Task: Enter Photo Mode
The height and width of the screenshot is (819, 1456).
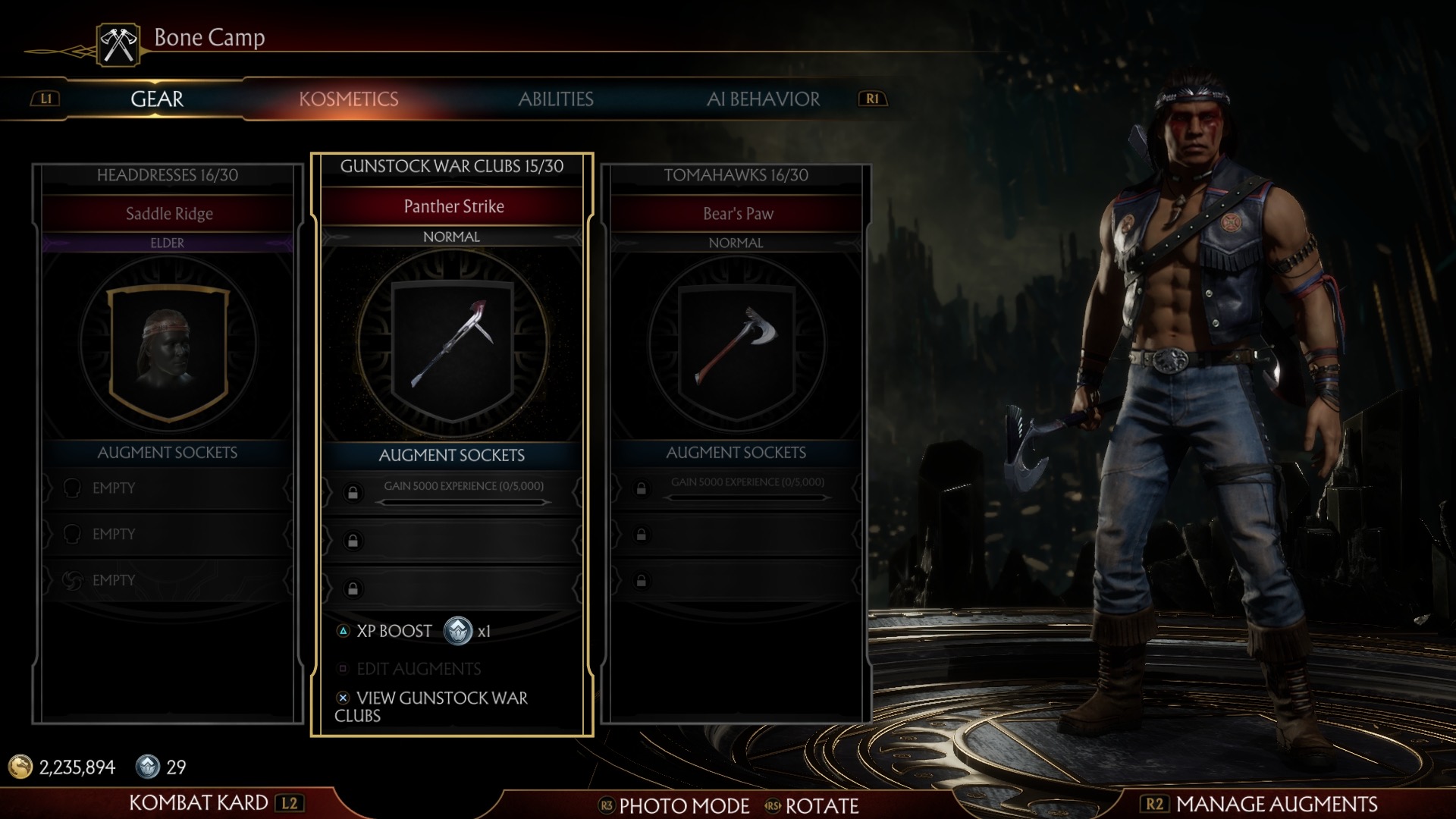Action: point(683,805)
